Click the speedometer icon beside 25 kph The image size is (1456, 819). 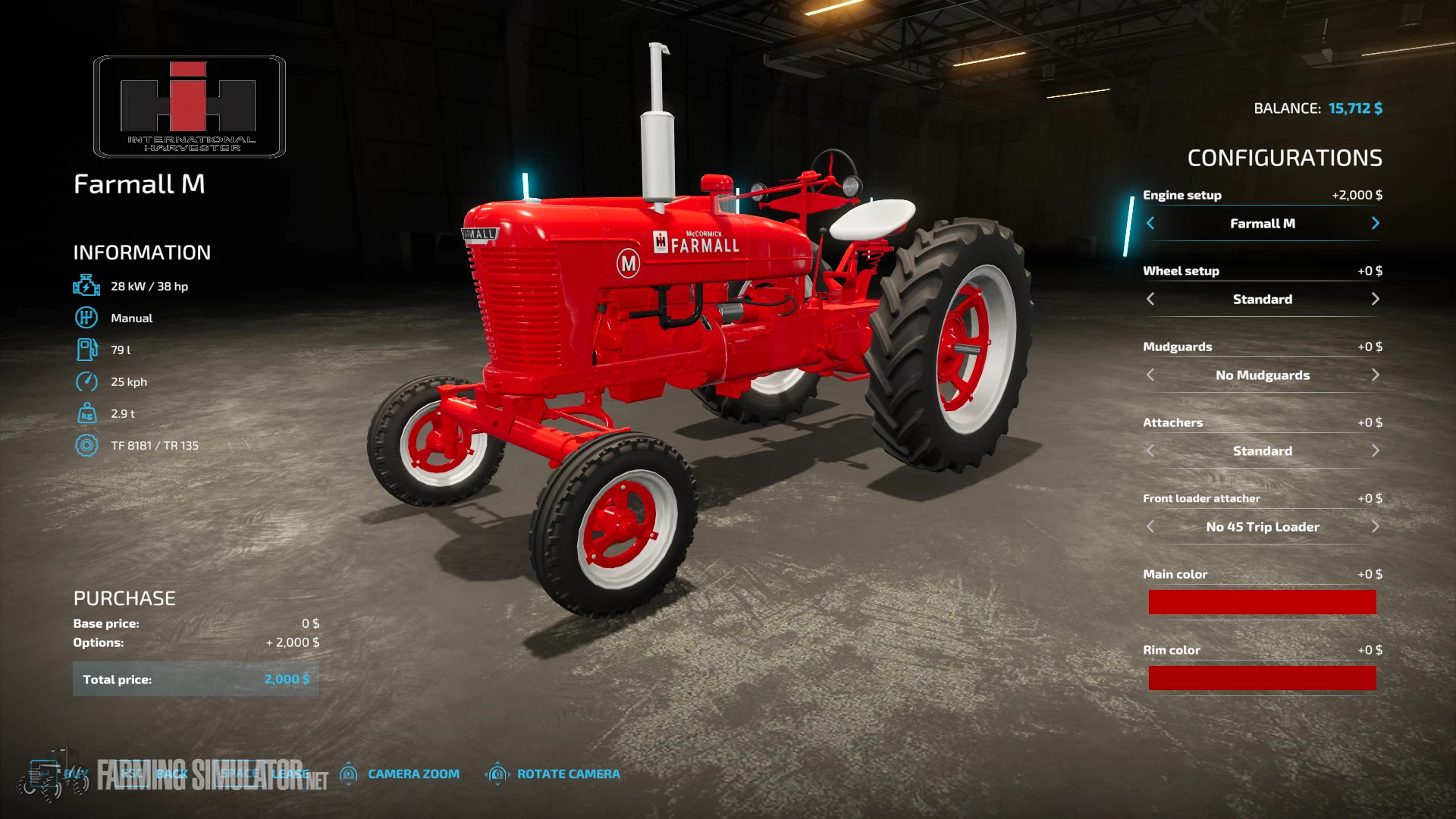tap(88, 381)
